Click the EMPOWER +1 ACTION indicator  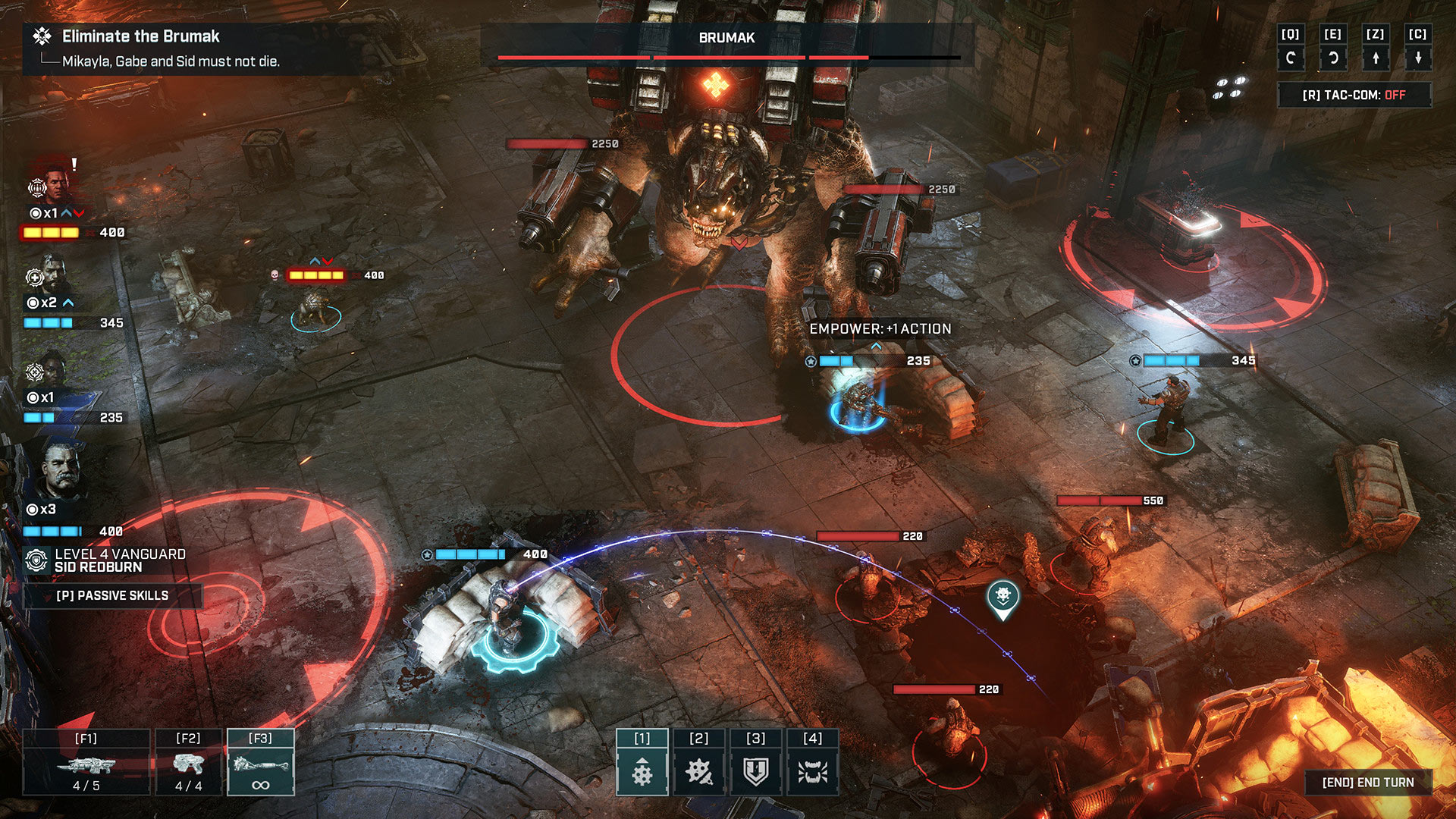[x=880, y=328]
